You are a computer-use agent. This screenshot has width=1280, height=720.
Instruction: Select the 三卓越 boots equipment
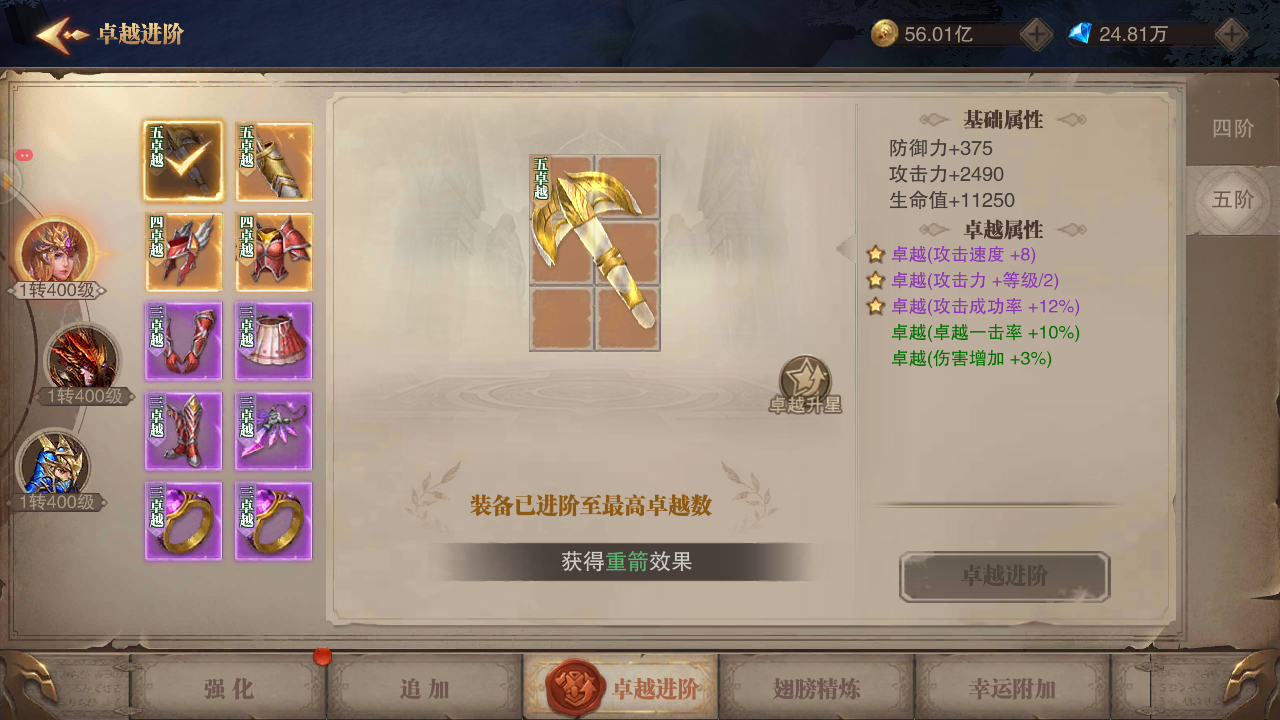183,431
